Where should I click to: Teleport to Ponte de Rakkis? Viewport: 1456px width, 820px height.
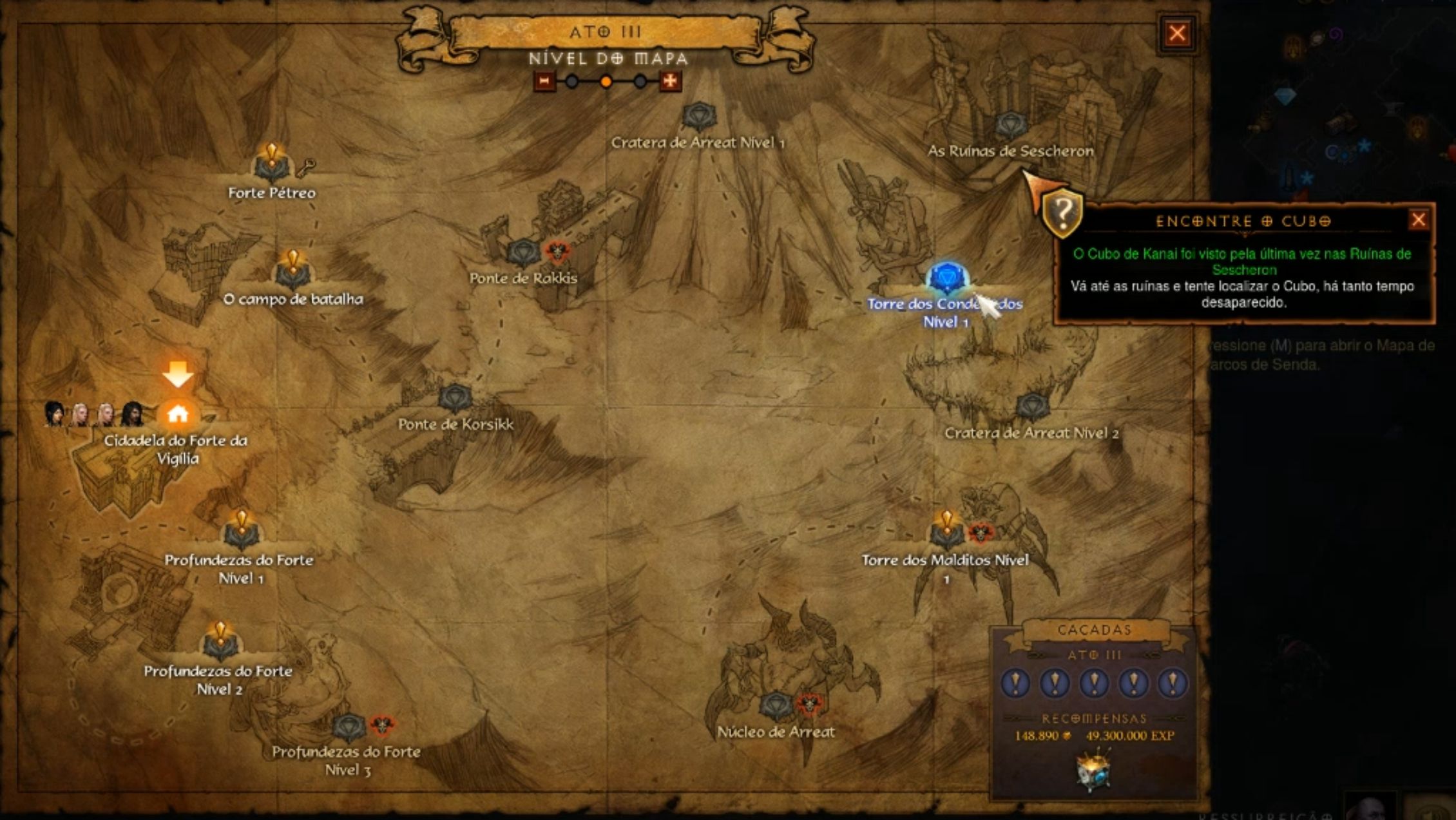point(522,253)
